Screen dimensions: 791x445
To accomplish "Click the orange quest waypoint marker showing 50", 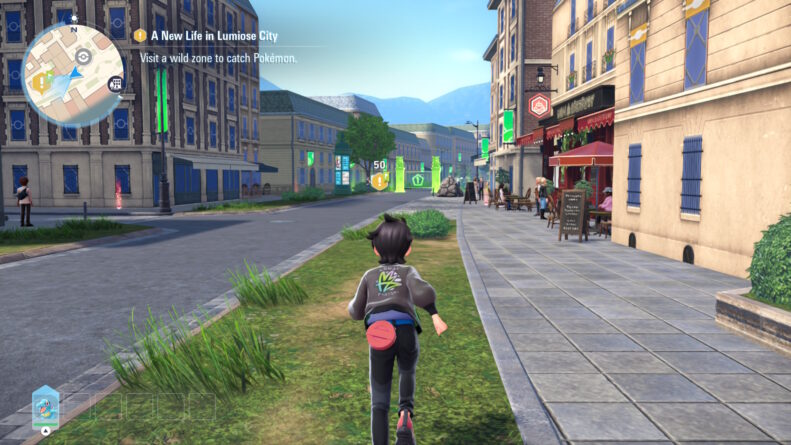I will [x=379, y=180].
